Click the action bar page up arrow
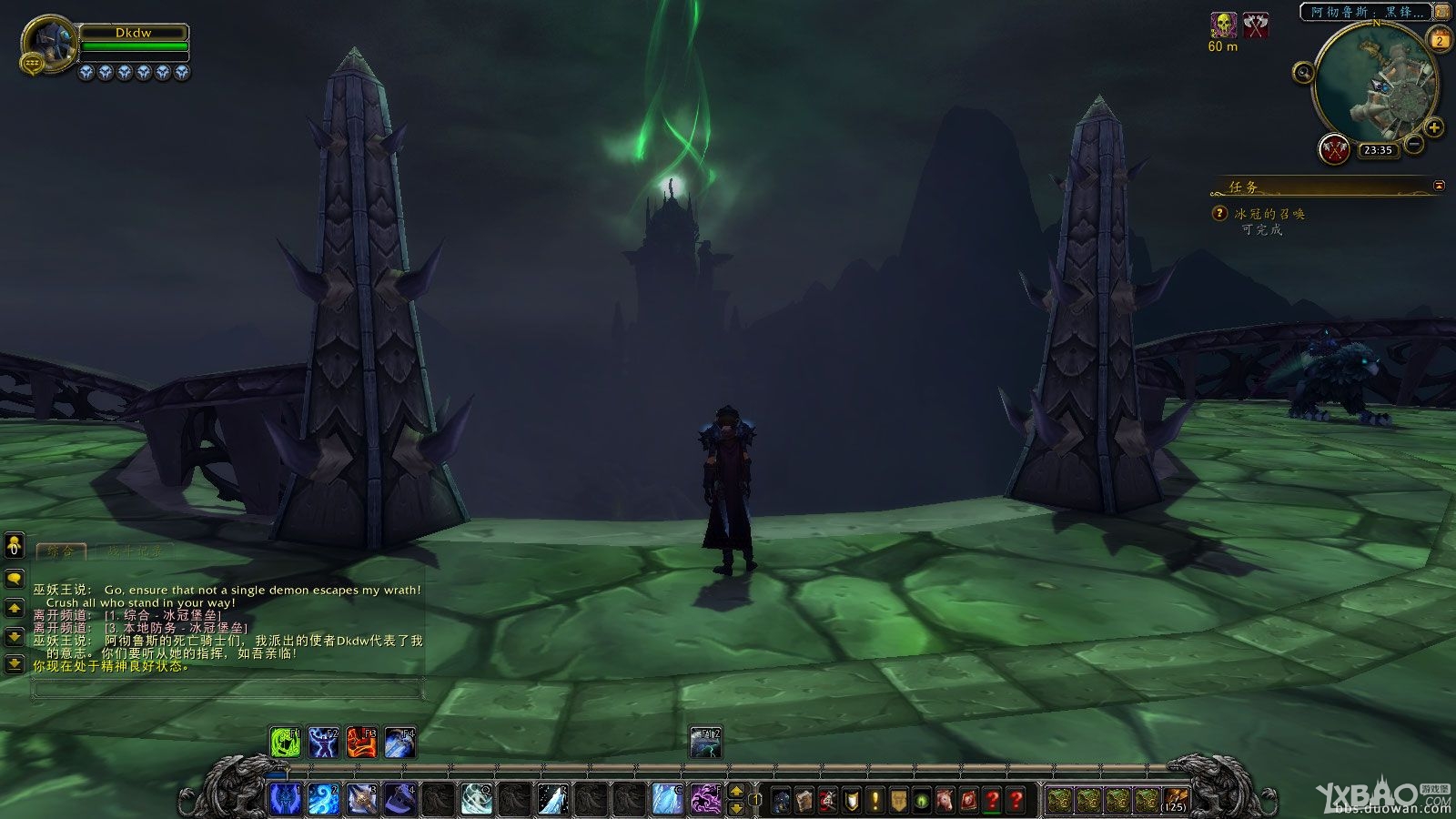1456x819 pixels. tap(737, 791)
